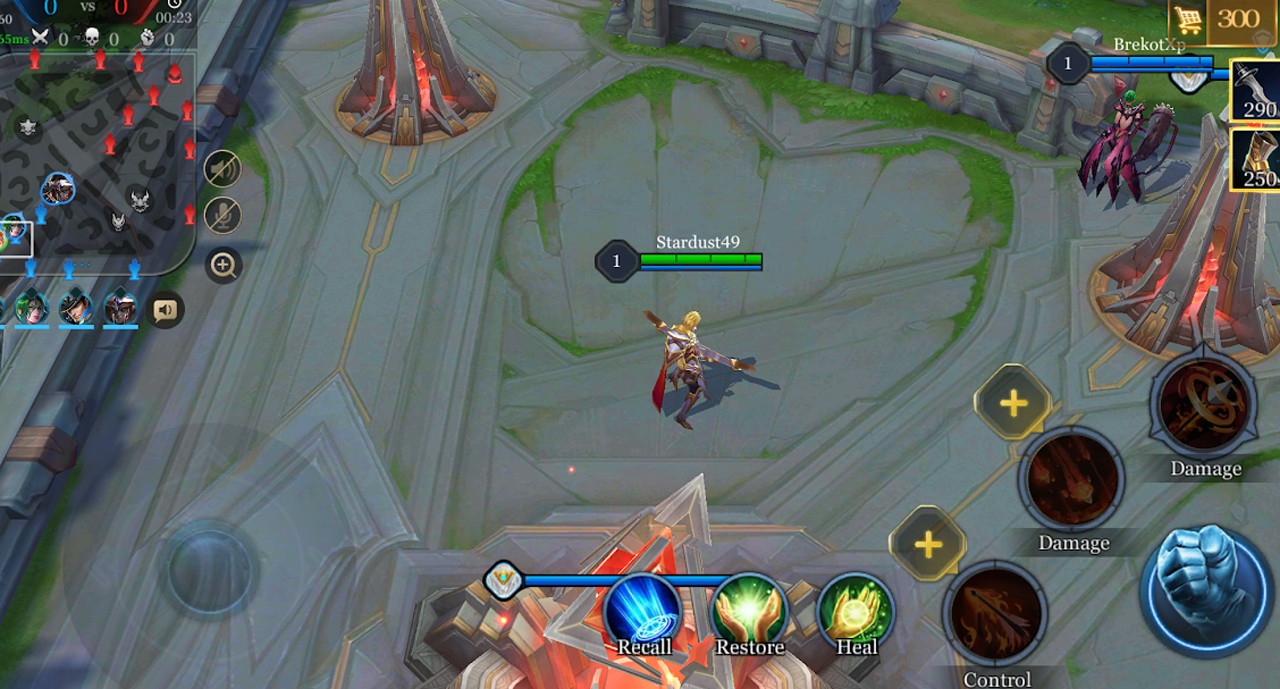
Task: Use the Restore ability
Action: [x=749, y=612]
